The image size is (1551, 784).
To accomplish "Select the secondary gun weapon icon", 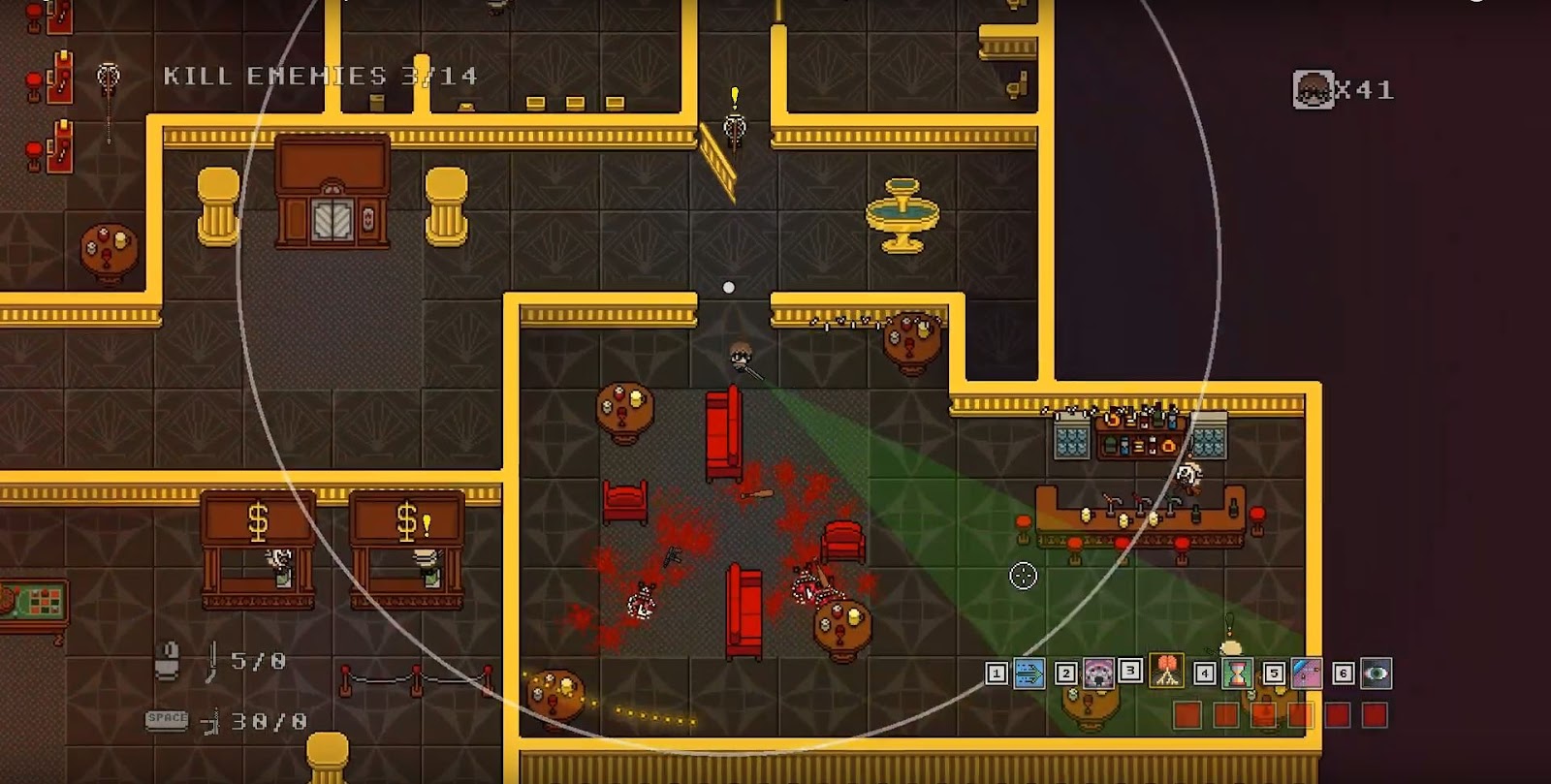I will (x=210, y=722).
